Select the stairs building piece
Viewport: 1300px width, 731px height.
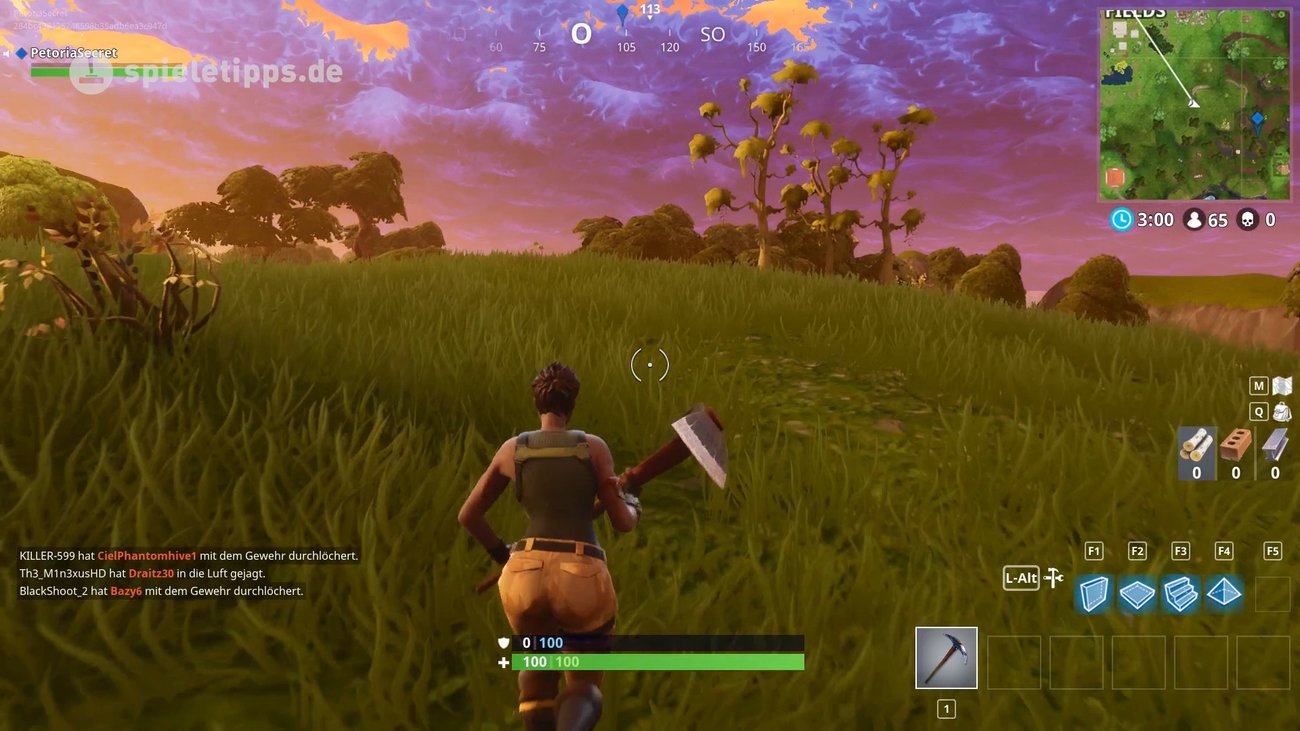(1181, 593)
